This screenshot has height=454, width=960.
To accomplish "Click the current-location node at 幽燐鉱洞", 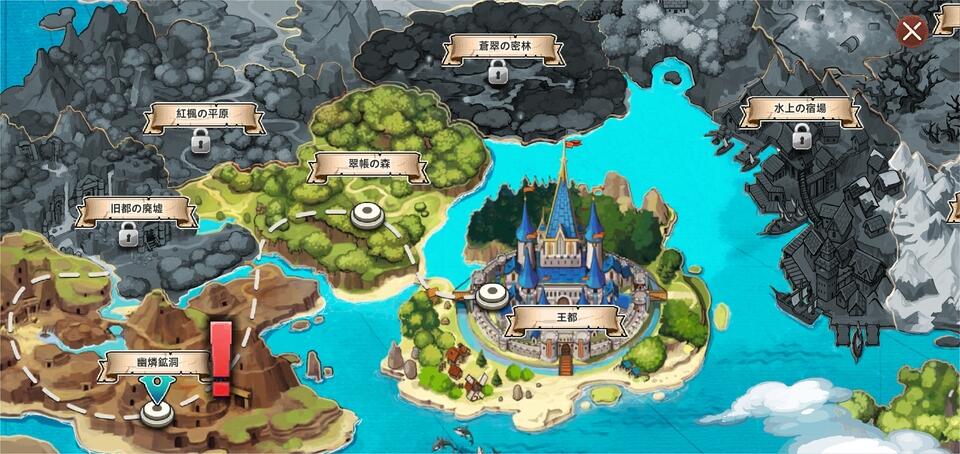I will (x=154, y=411).
